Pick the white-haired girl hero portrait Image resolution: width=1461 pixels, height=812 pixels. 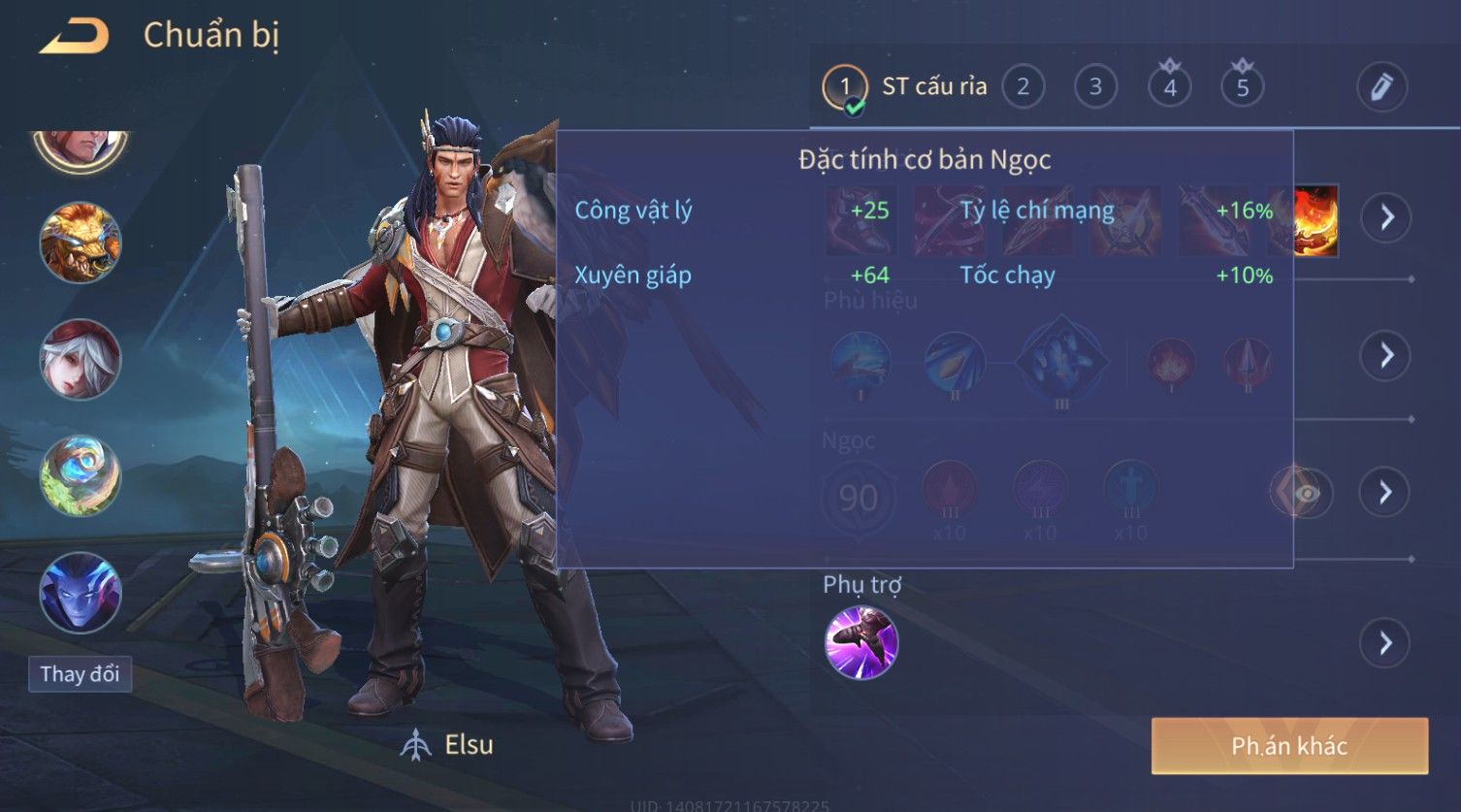point(80,359)
